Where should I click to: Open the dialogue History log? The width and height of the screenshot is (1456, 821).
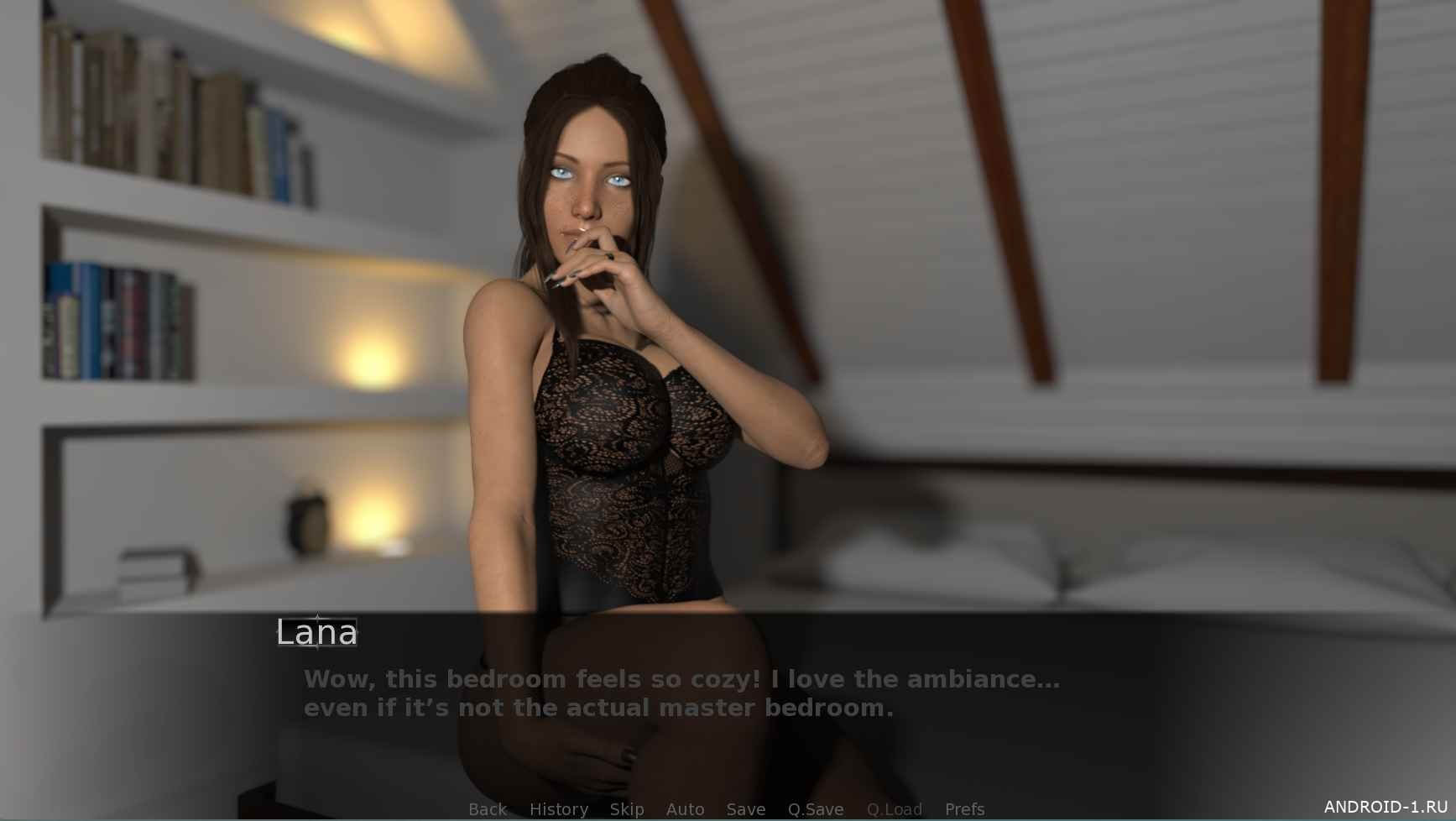(558, 809)
